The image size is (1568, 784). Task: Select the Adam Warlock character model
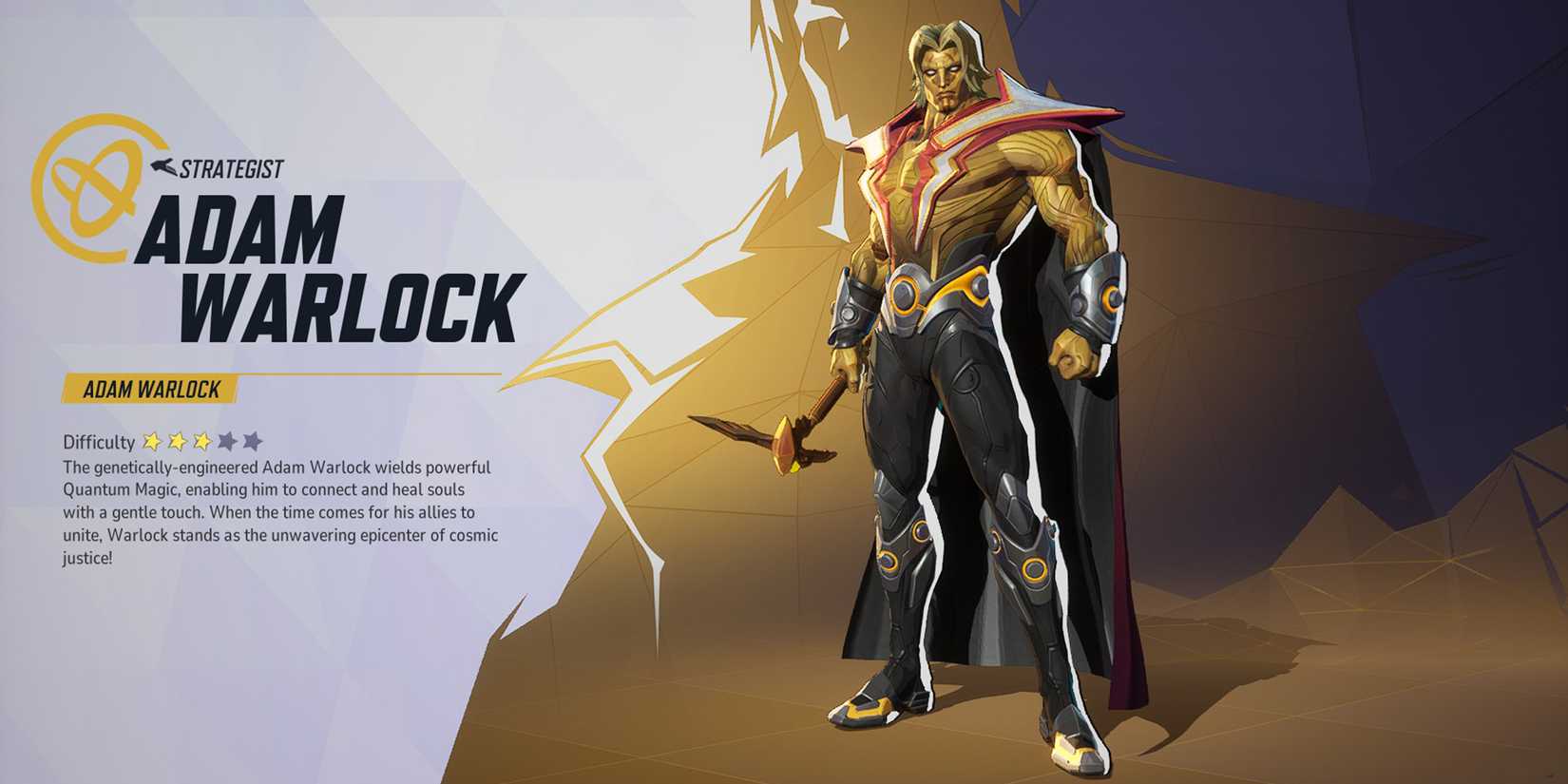pos(960,380)
